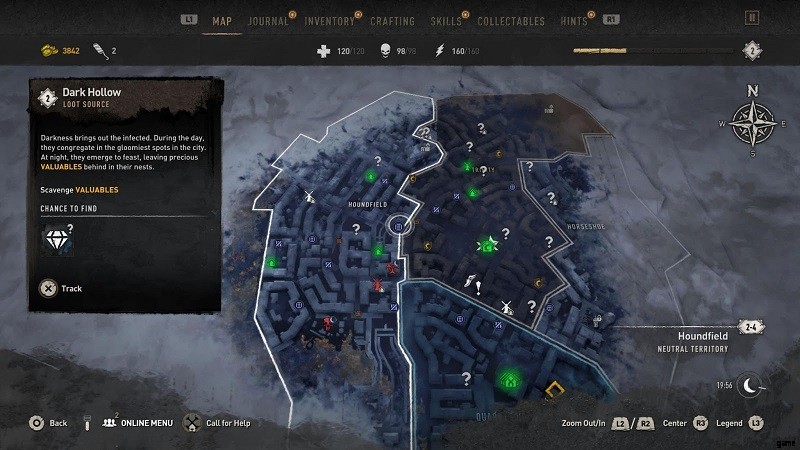Select the Map tab
This screenshot has width=800, height=450.
coord(221,20)
